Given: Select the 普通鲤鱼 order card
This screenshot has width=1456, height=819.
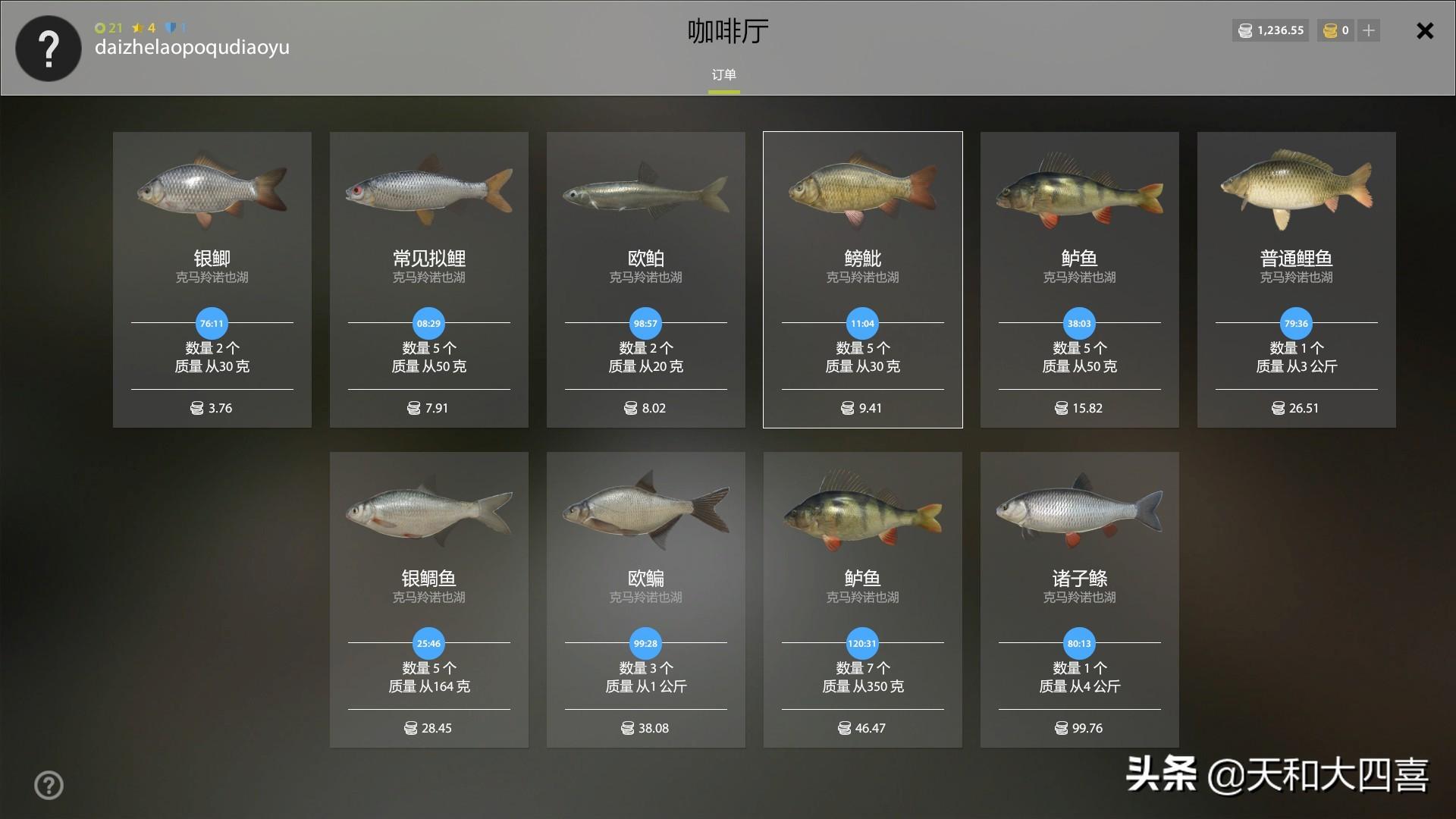Looking at the screenshot, I should (x=1297, y=279).
